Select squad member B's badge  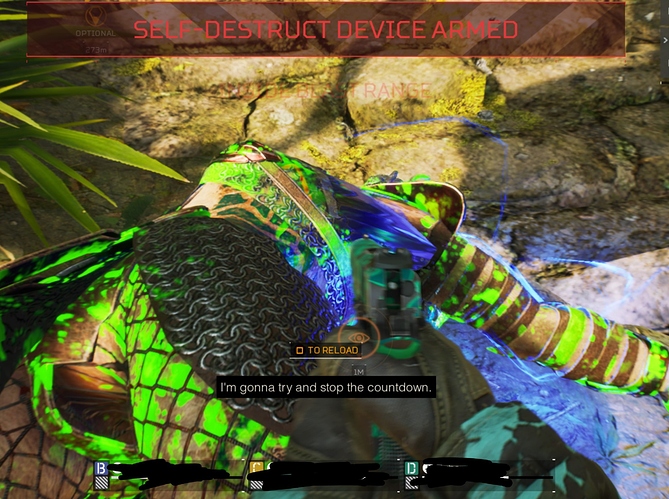101,468
